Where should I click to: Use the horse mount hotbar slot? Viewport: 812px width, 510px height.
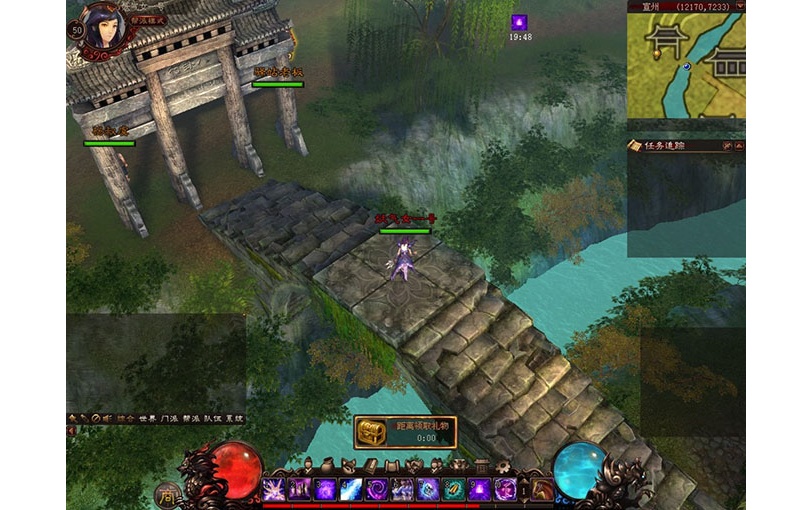pos(542,489)
